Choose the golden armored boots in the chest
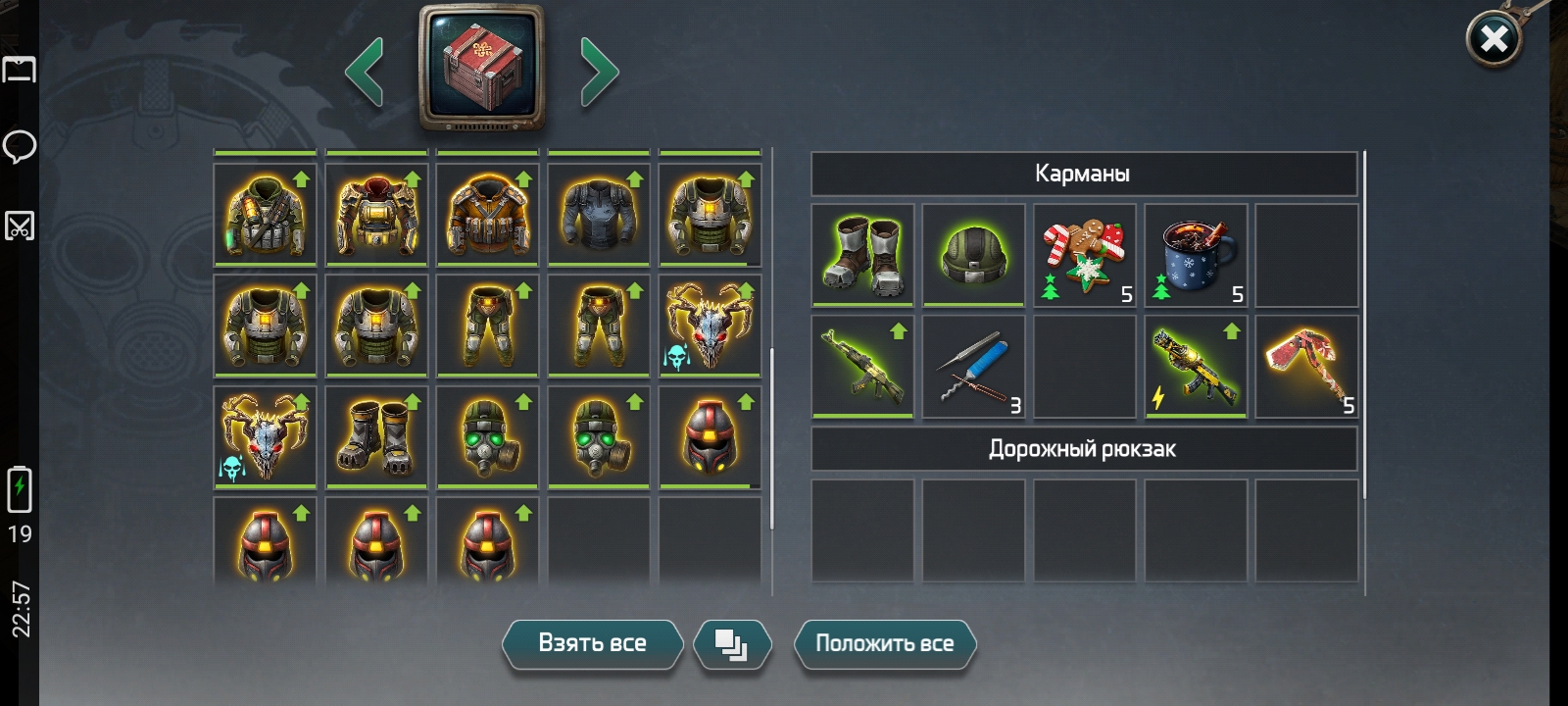This screenshot has width=1568, height=706. click(x=376, y=436)
